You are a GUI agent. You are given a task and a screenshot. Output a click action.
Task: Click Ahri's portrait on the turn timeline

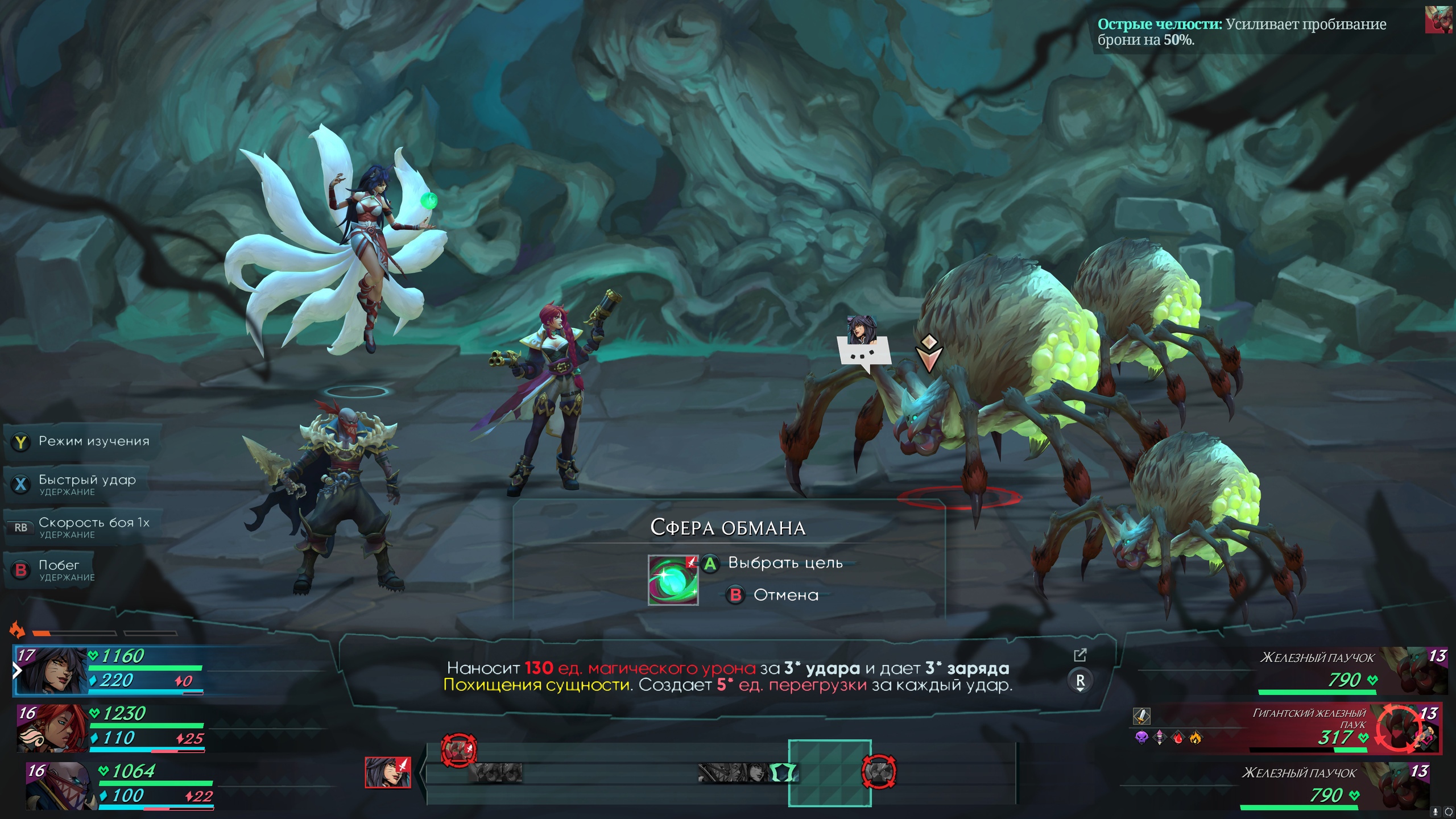(x=387, y=772)
